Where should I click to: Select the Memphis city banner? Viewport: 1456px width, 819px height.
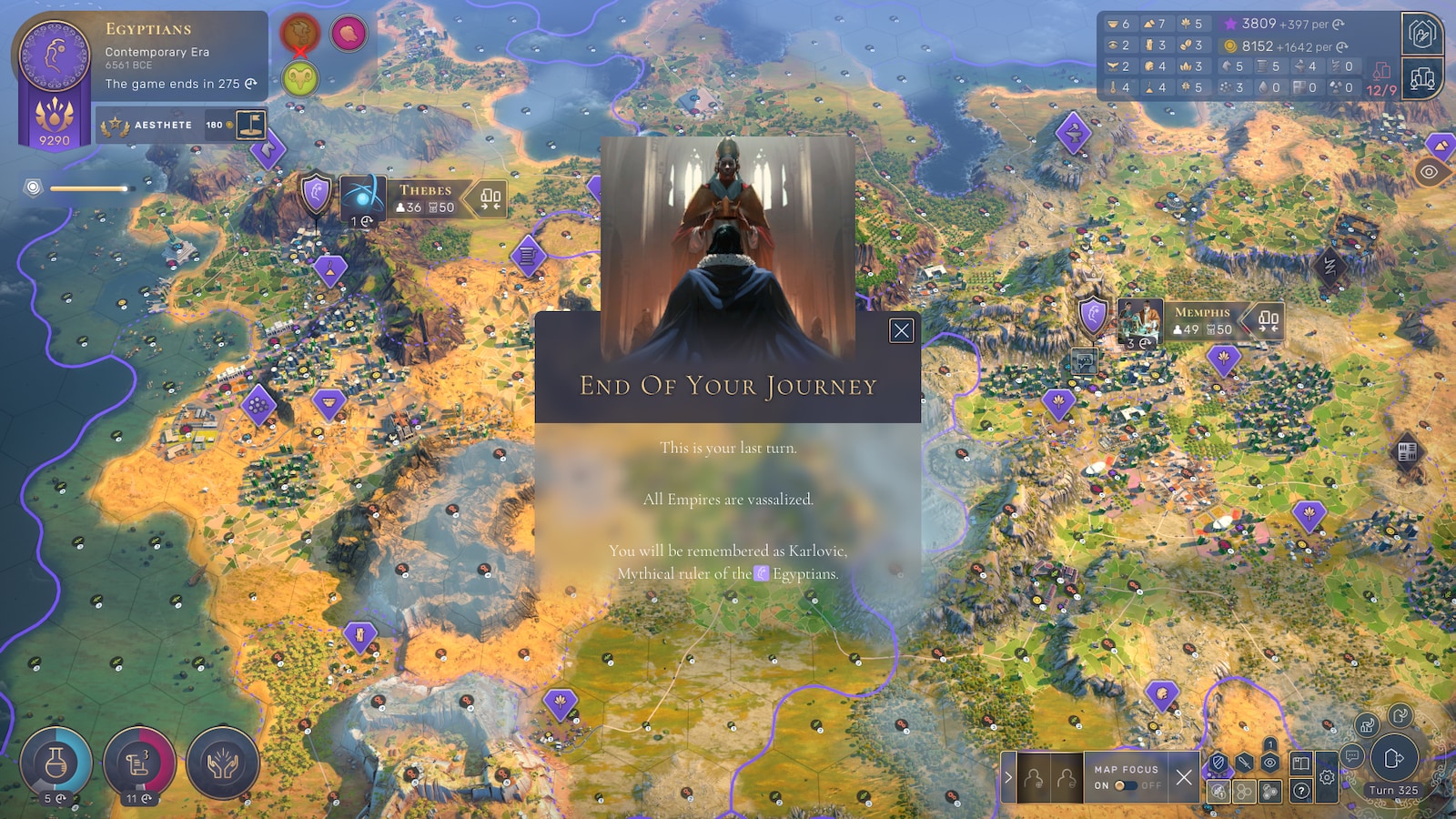(x=1201, y=320)
